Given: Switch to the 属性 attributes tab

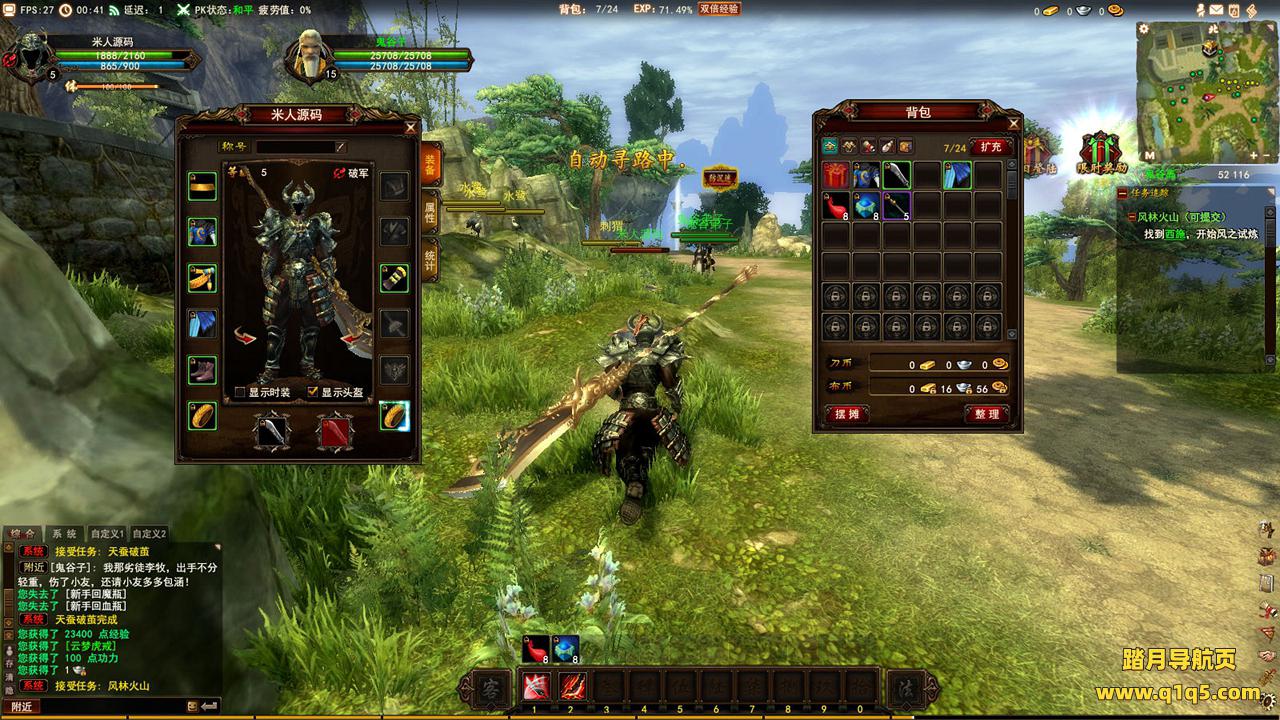Looking at the screenshot, I should point(430,211).
